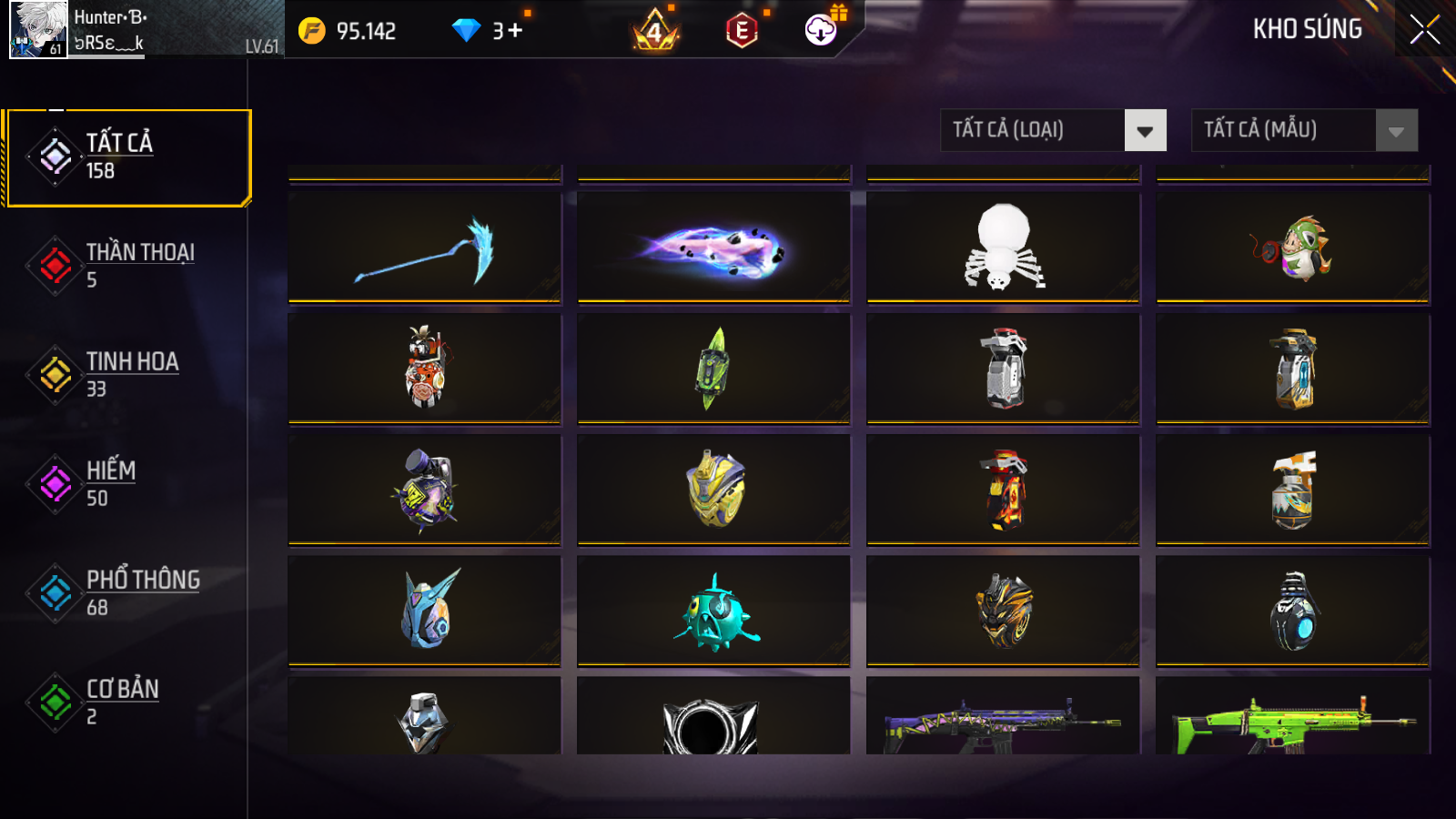Choose the Cơ Bản category
The width and height of the screenshot is (1456, 819).
(127, 703)
